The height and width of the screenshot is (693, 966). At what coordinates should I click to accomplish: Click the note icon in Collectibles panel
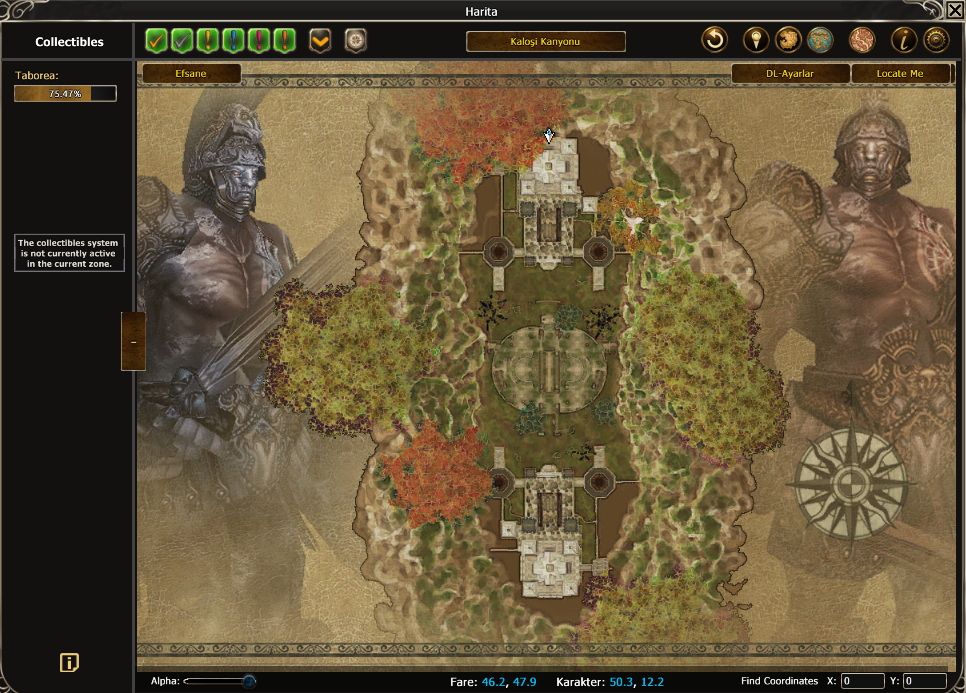(69, 662)
